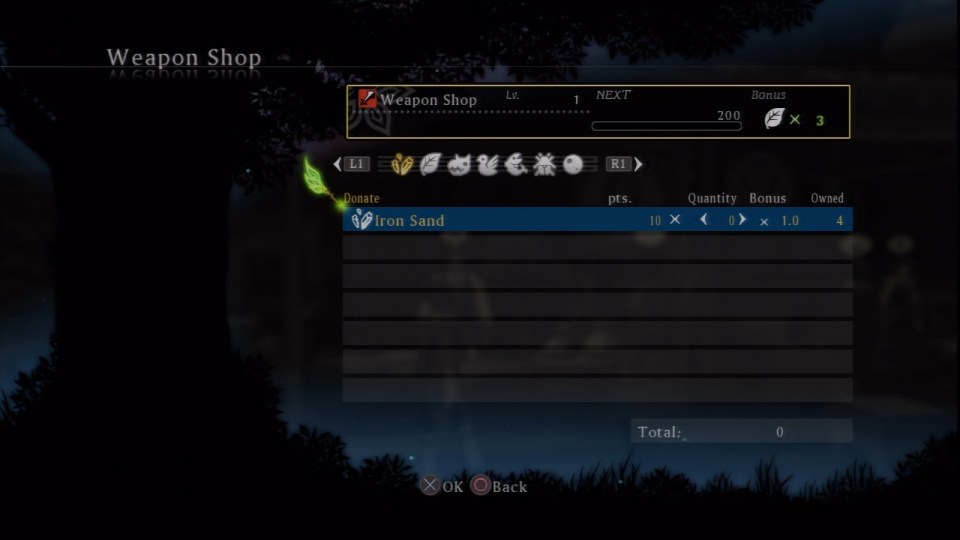Increase Iron Sand quantity with right arrow
This screenshot has height=540, width=960.
click(742, 220)
